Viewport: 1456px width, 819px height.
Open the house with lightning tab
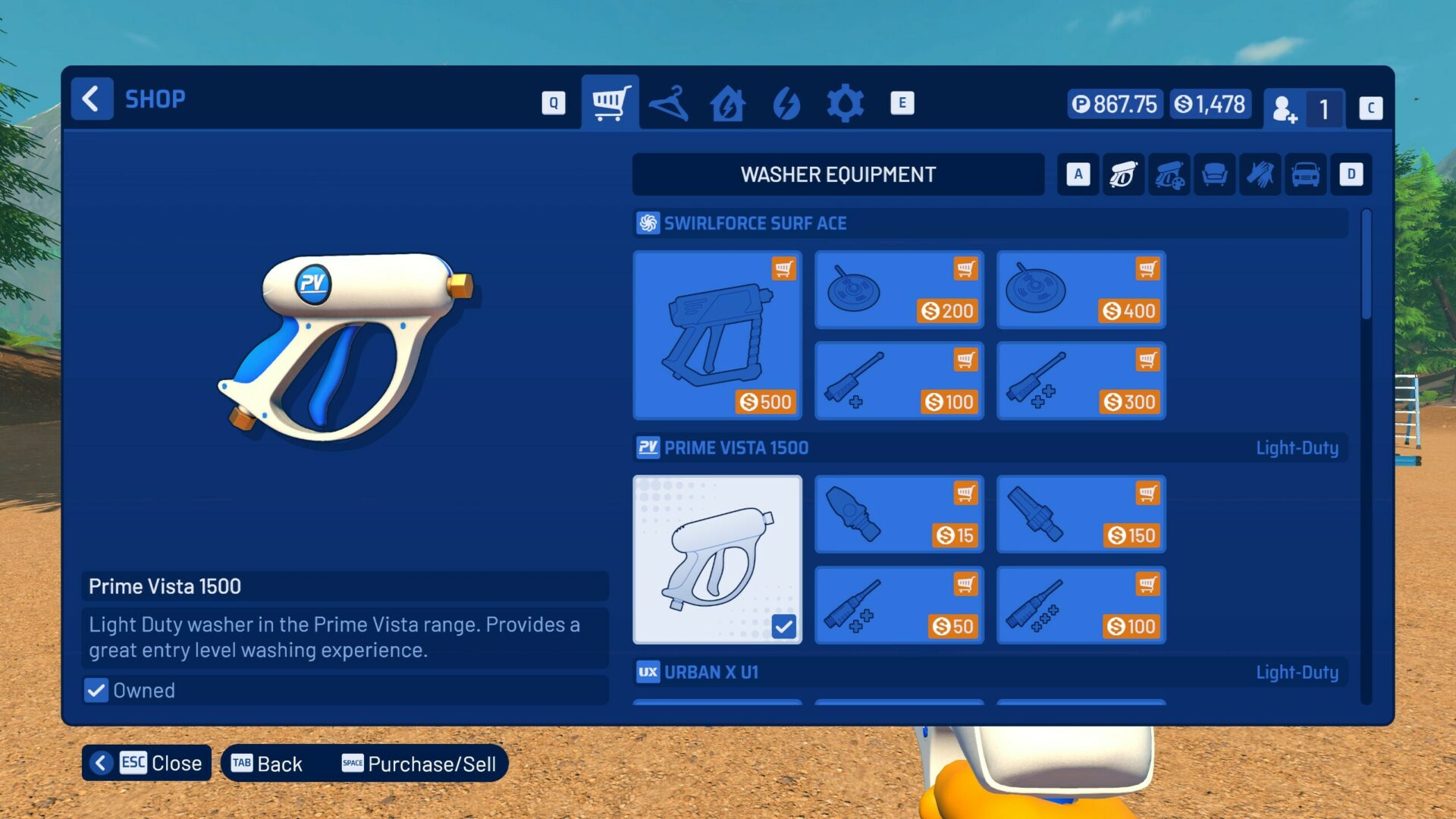tap(727, 103)
